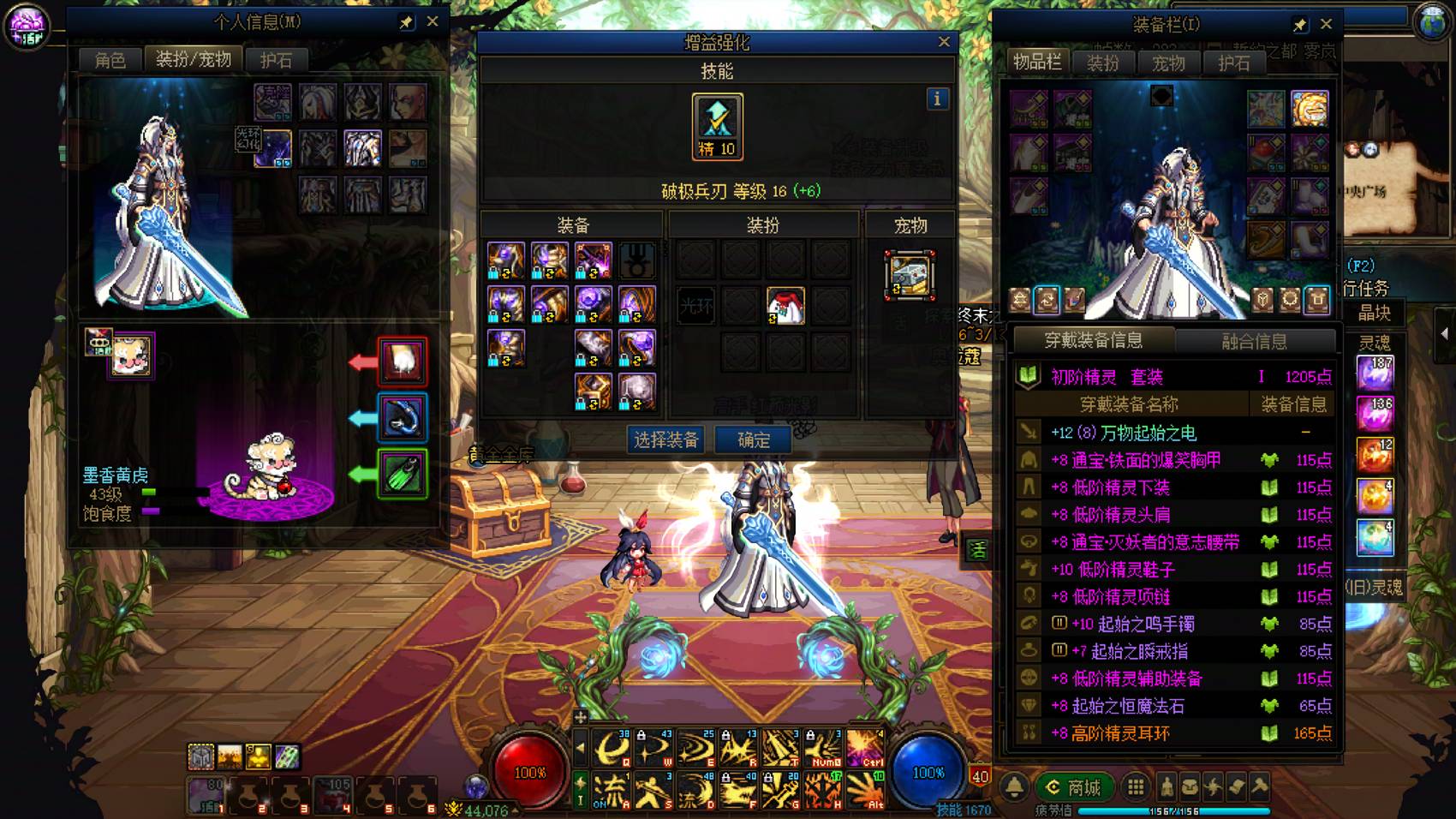Screen dimensions: 1456x819
Task: Select the 万物起始之电 weapon row
Action: tap(1173, 433)
